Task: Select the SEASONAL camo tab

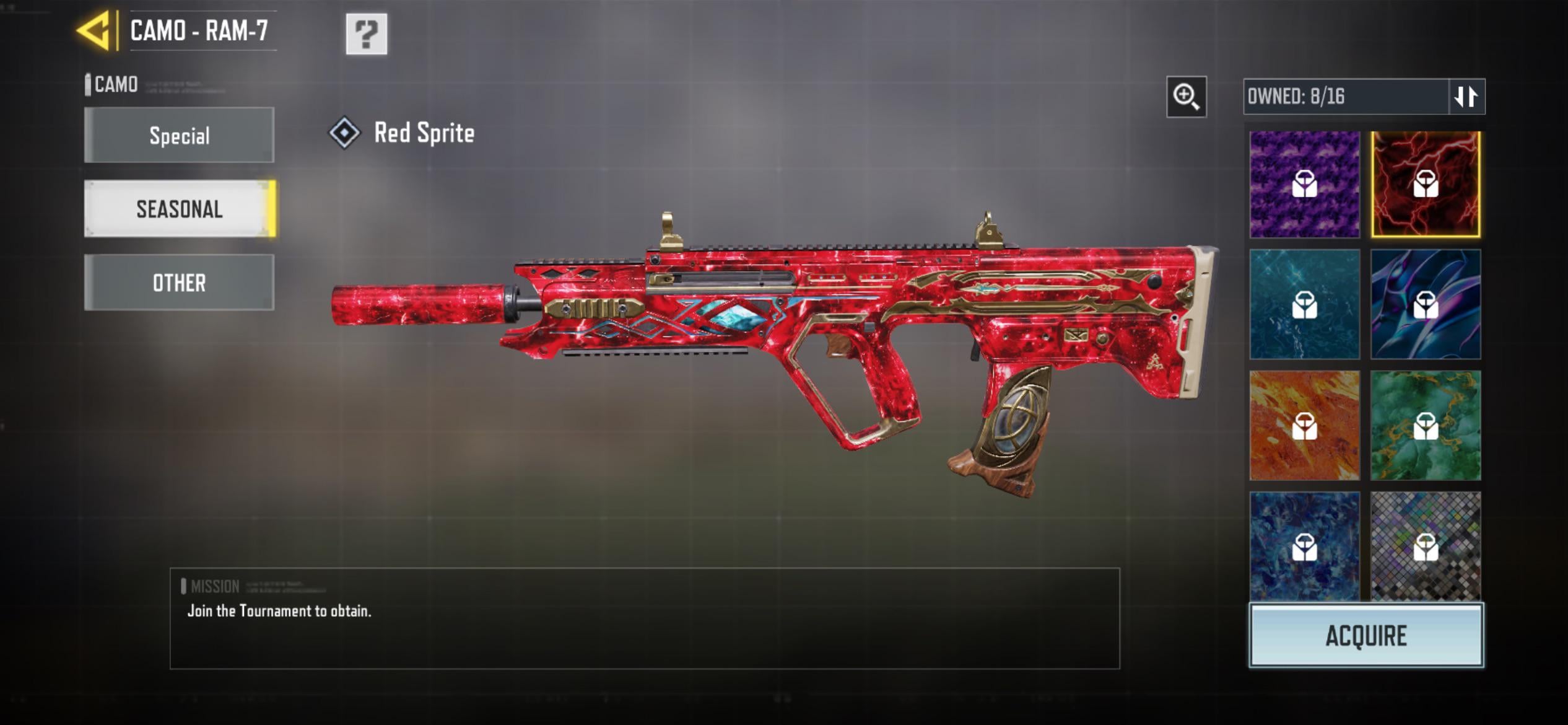Action: pos(179,209)
